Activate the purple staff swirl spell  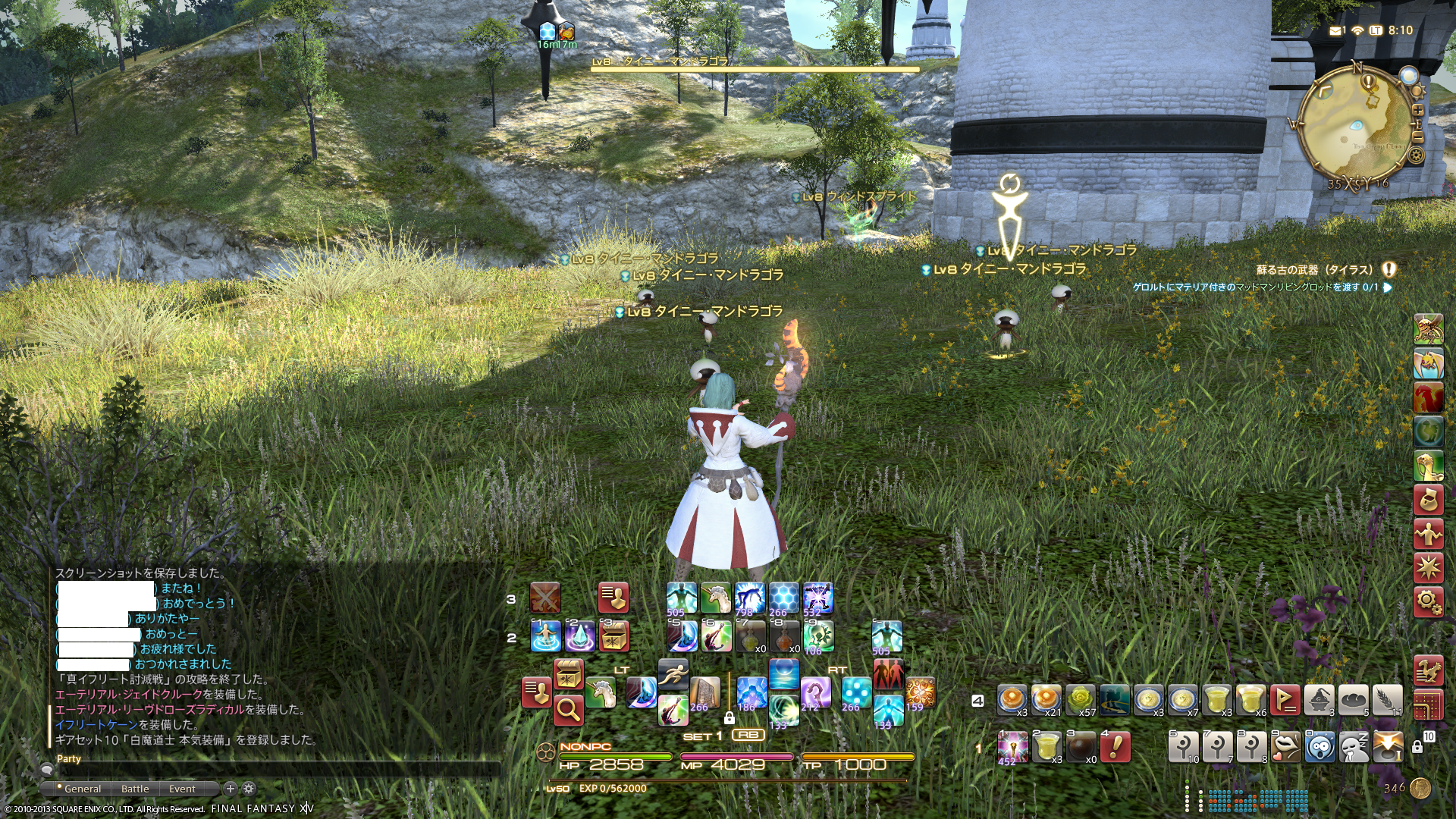click(x=815, y=692)
